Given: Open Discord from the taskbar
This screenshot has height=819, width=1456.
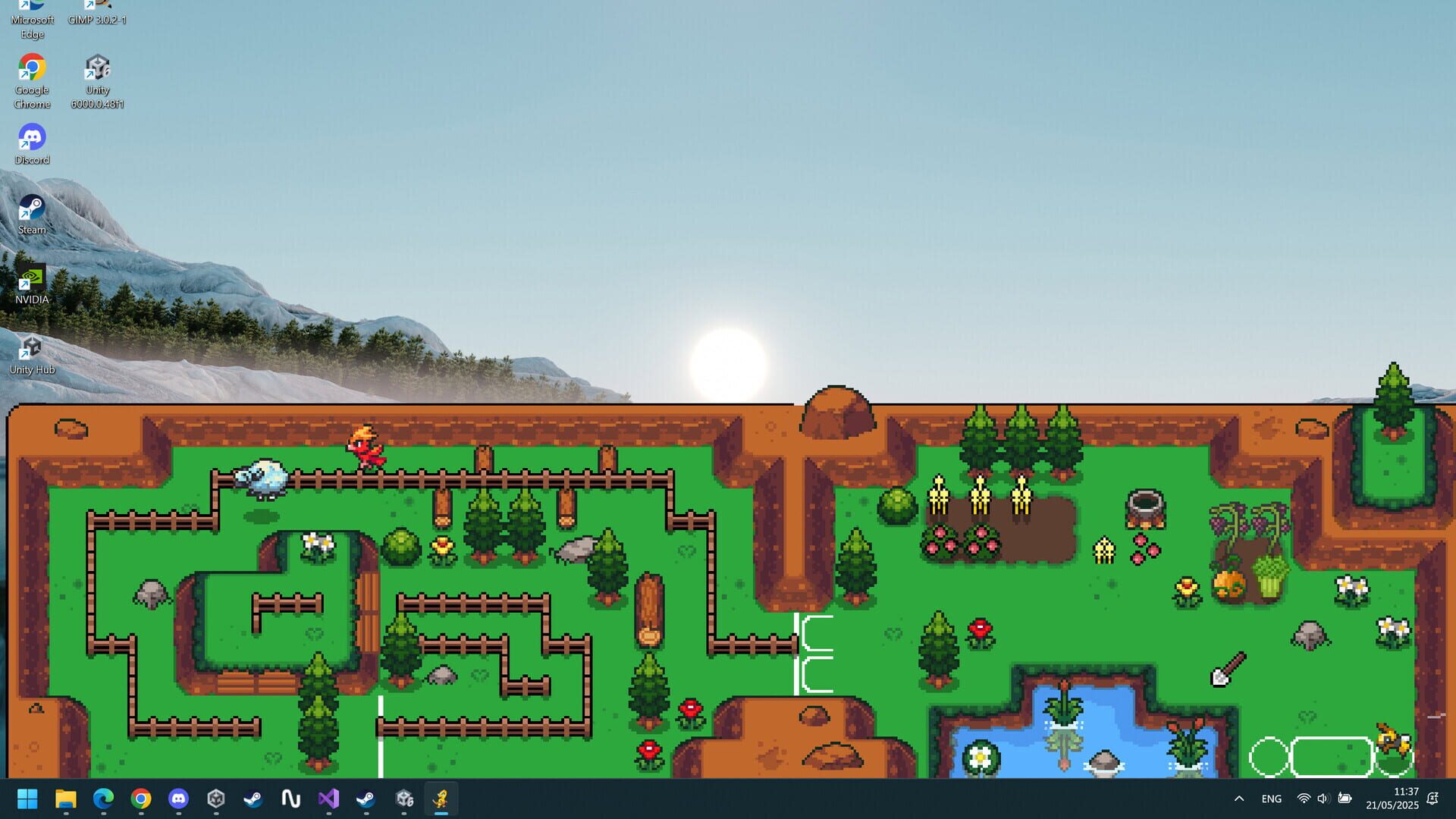Looking at the screenshot, I should [178, 799].
